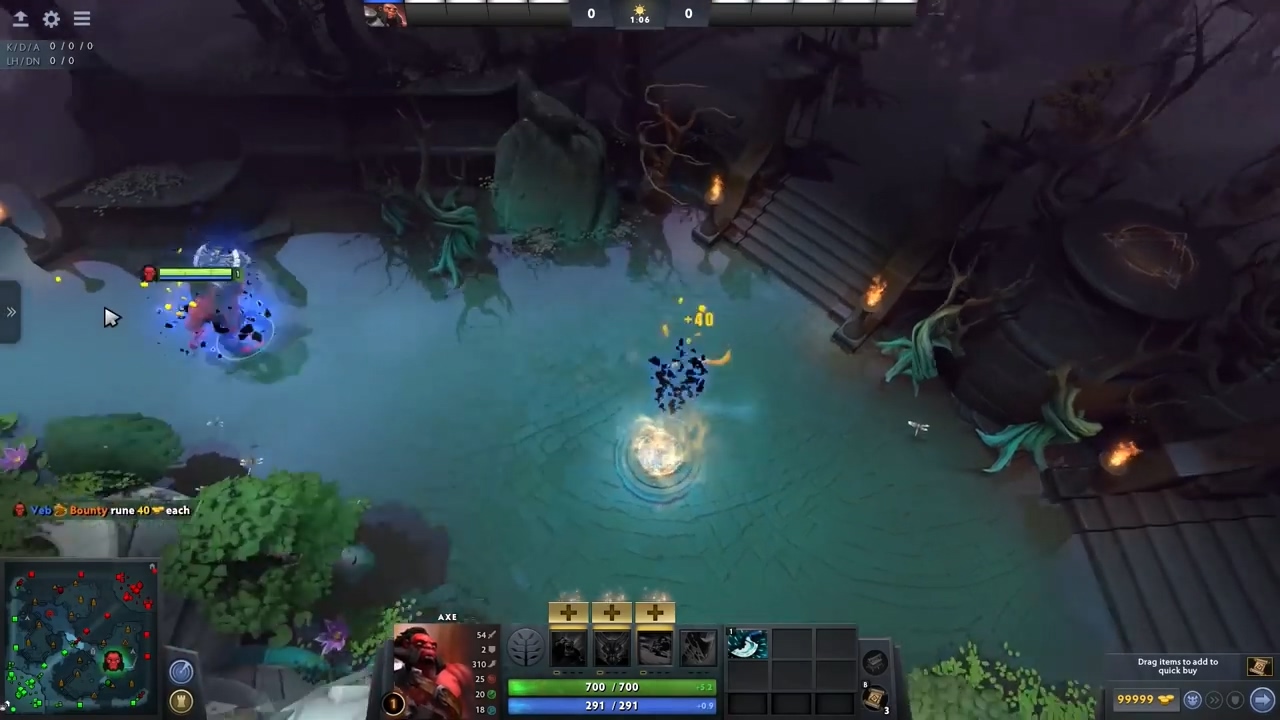1280x720 pixels.
Task: Open the settings gear at top left
Action: (x=51, y=18)
